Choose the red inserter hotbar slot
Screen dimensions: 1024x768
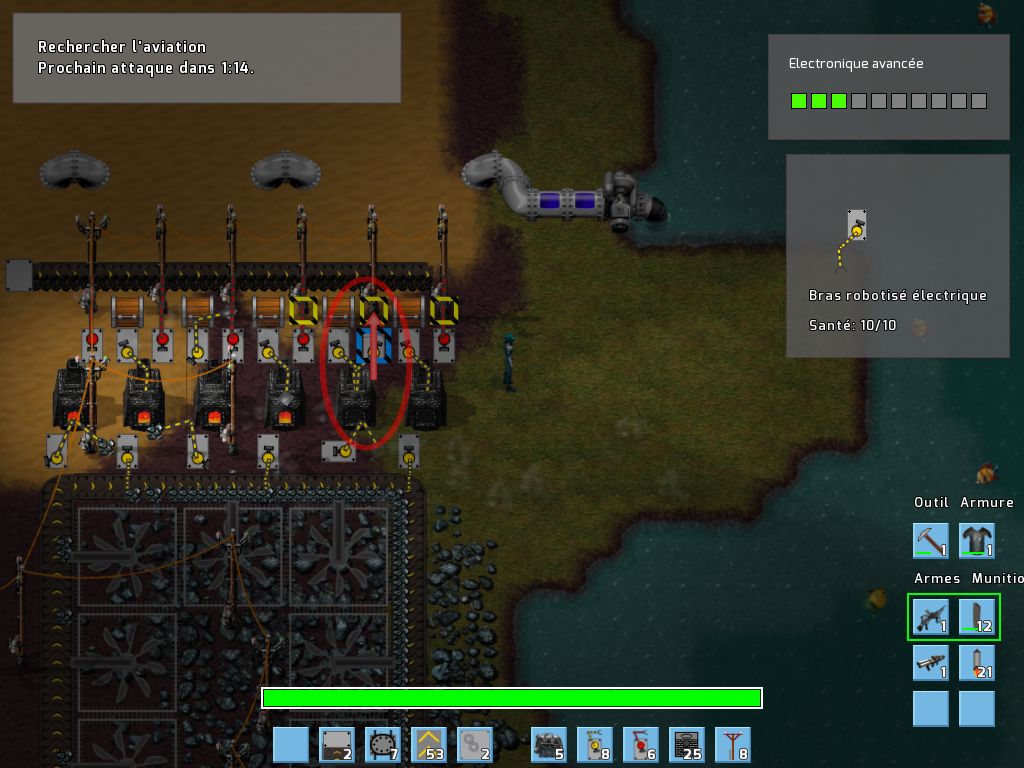(x=641, y=745)
